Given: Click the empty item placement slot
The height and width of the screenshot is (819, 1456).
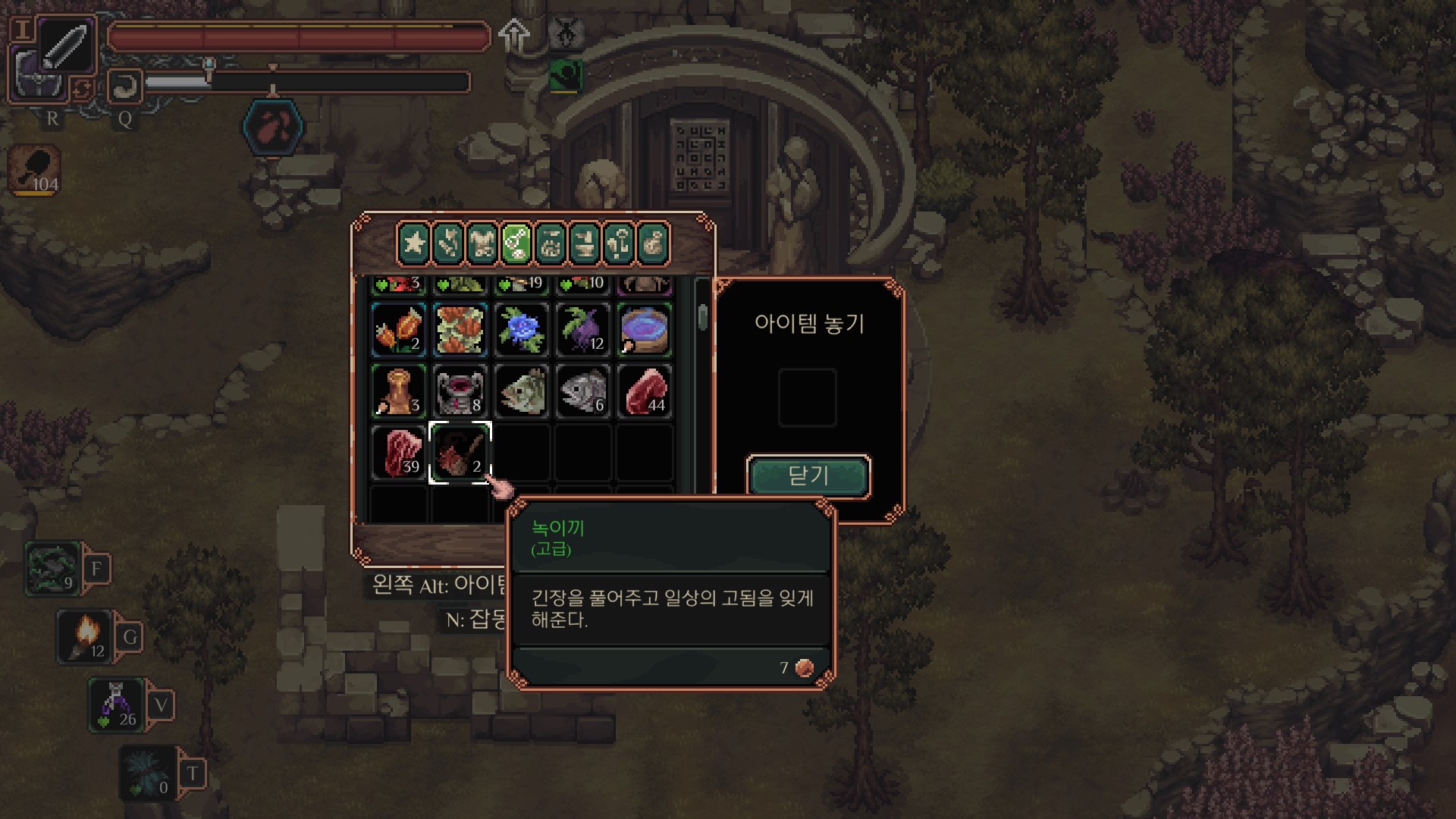Looking at the screenshot, I should [808, 397].
